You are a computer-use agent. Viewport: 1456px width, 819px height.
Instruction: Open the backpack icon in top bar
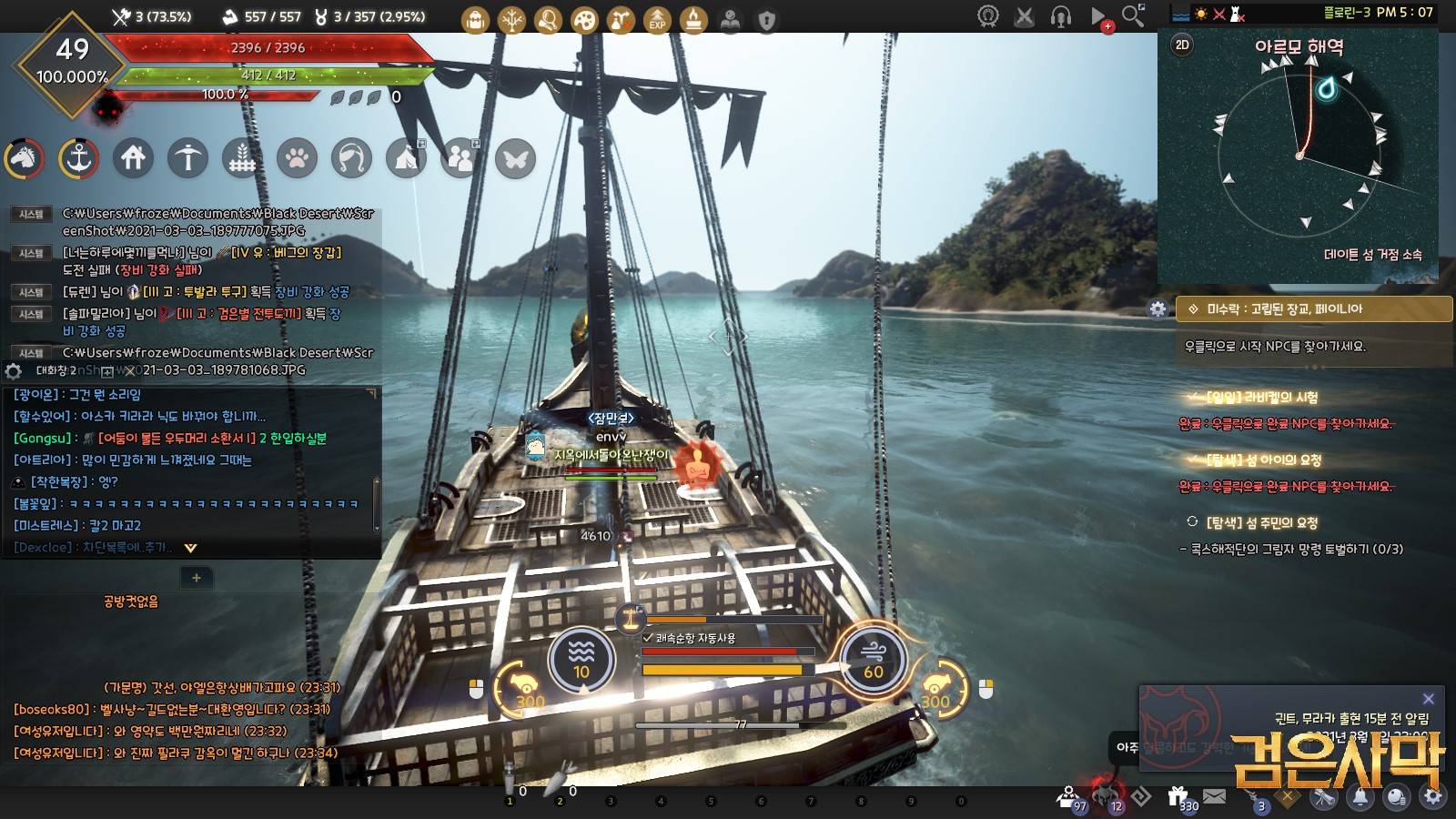(x=475, y=19)
